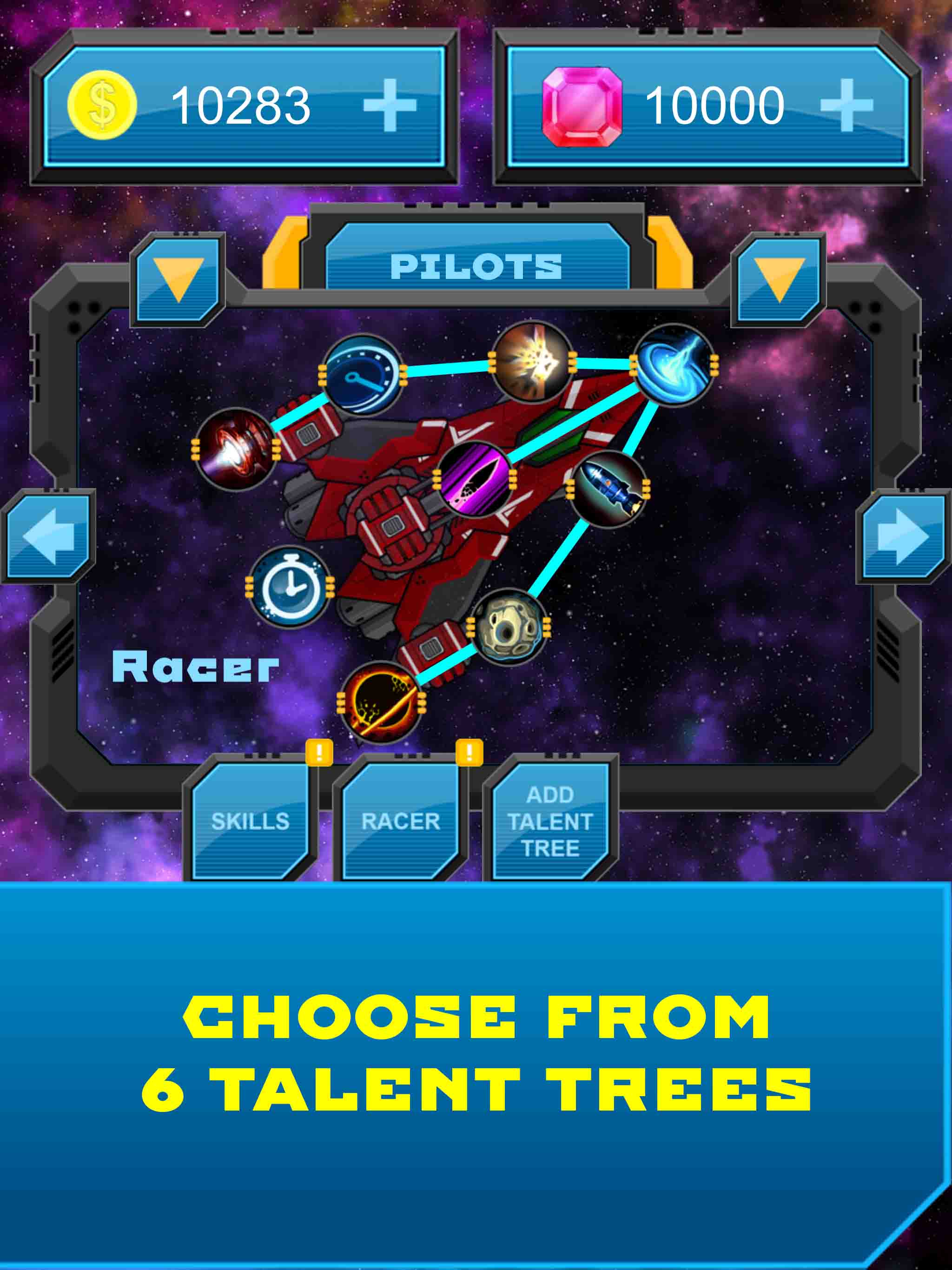Image resolution: width=952 pixels, height=1270 pixels.
Task: Switch to the Racer tab
Action: pyautogui.click(x=401, y=821)
